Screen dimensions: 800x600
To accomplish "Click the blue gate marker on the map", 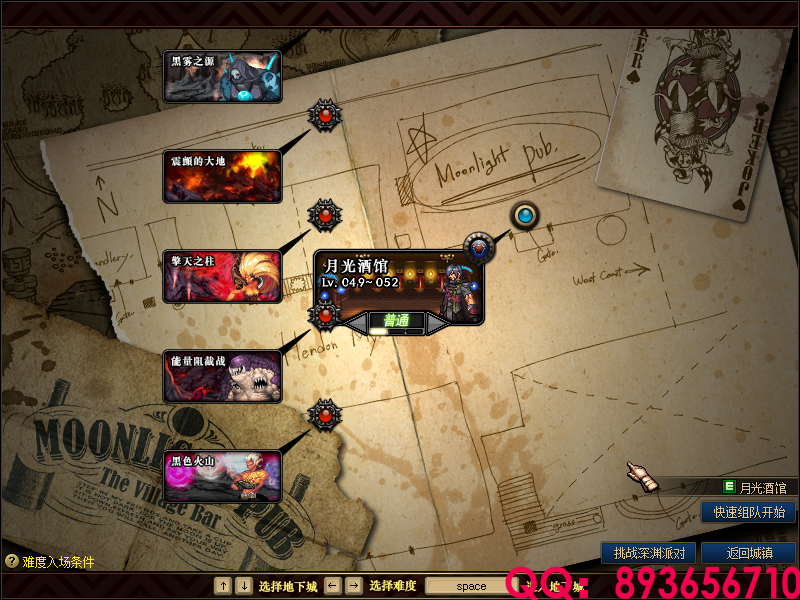I will [x=525, y=215].
